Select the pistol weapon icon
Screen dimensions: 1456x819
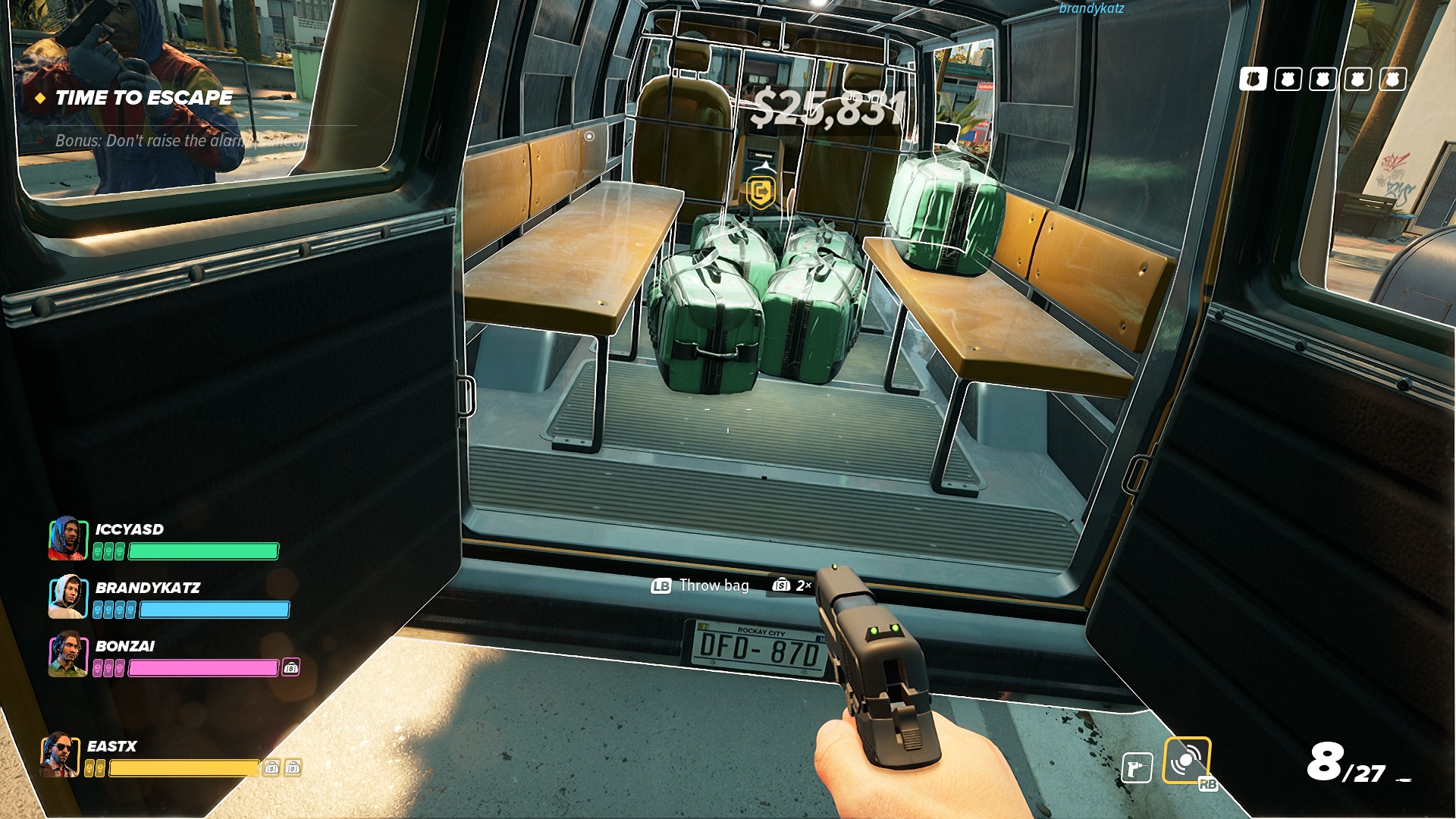point(1137,769)
